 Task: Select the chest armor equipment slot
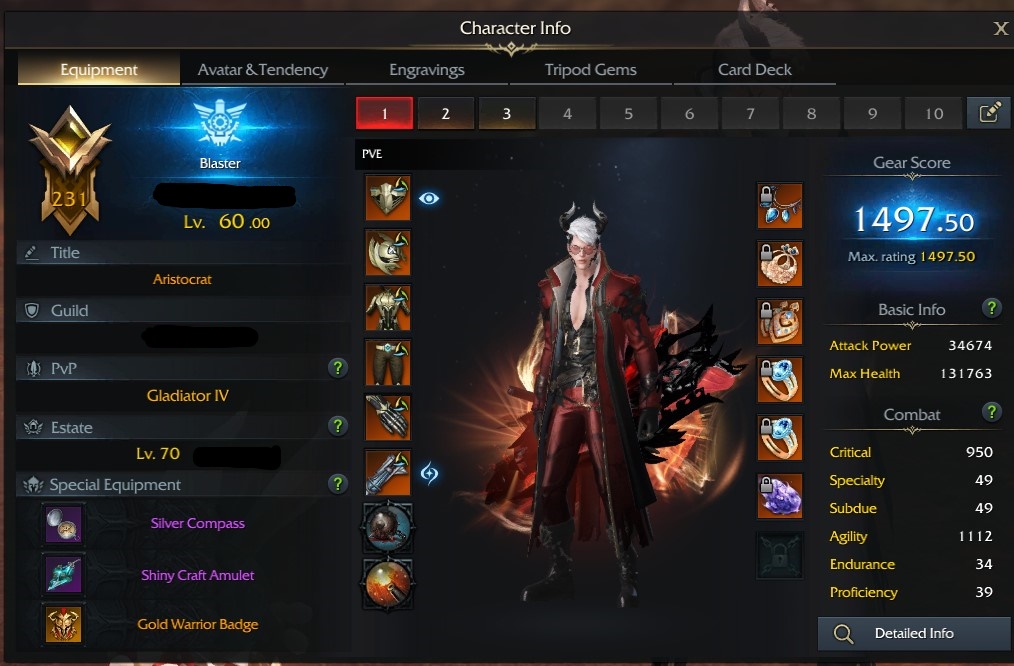pos(388,307)
